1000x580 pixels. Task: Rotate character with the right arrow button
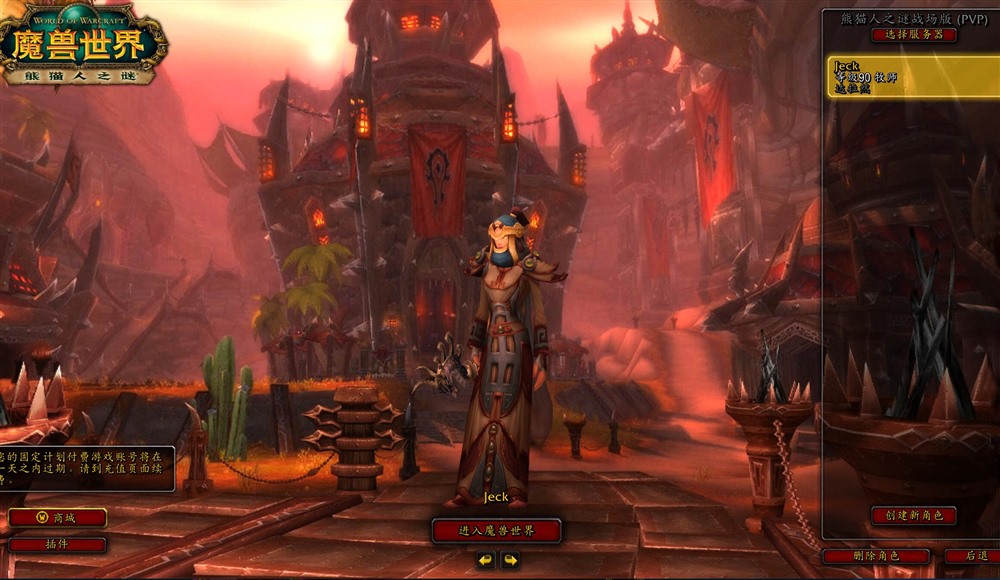pyautogui.click(x=510, y=560)
